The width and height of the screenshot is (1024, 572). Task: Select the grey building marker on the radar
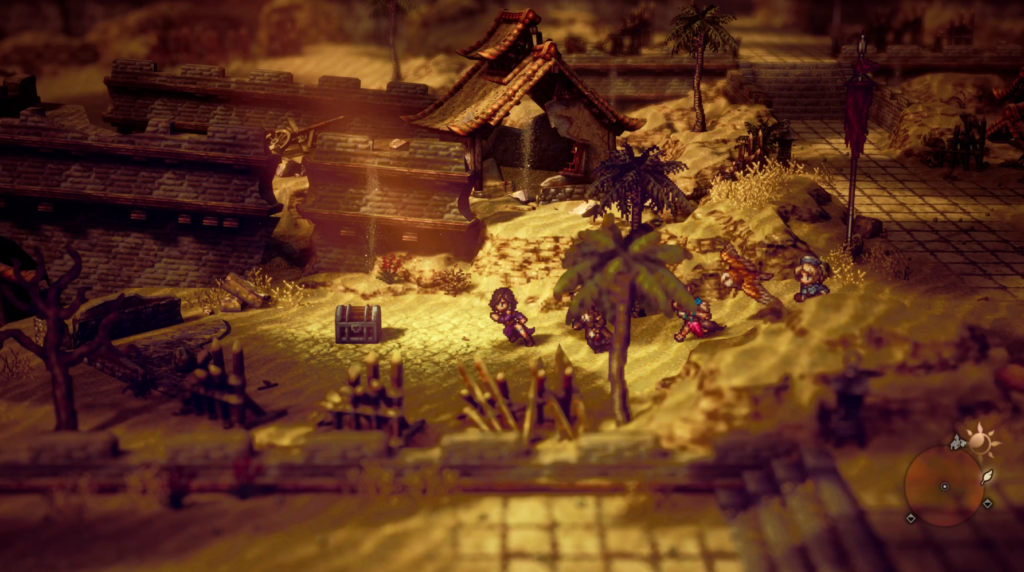pos(958,442)
